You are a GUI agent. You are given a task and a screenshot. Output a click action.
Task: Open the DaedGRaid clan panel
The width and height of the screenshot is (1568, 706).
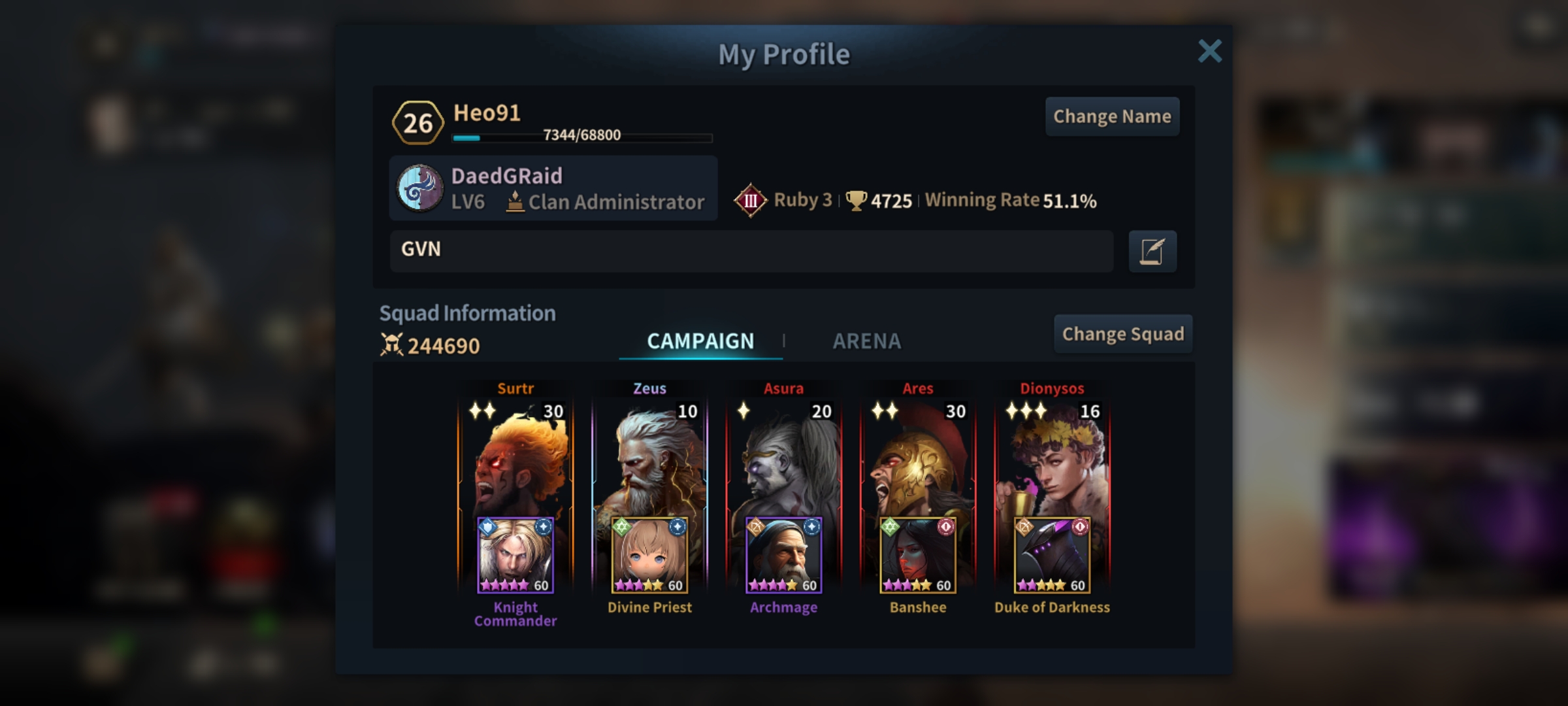tap(553, 188)
